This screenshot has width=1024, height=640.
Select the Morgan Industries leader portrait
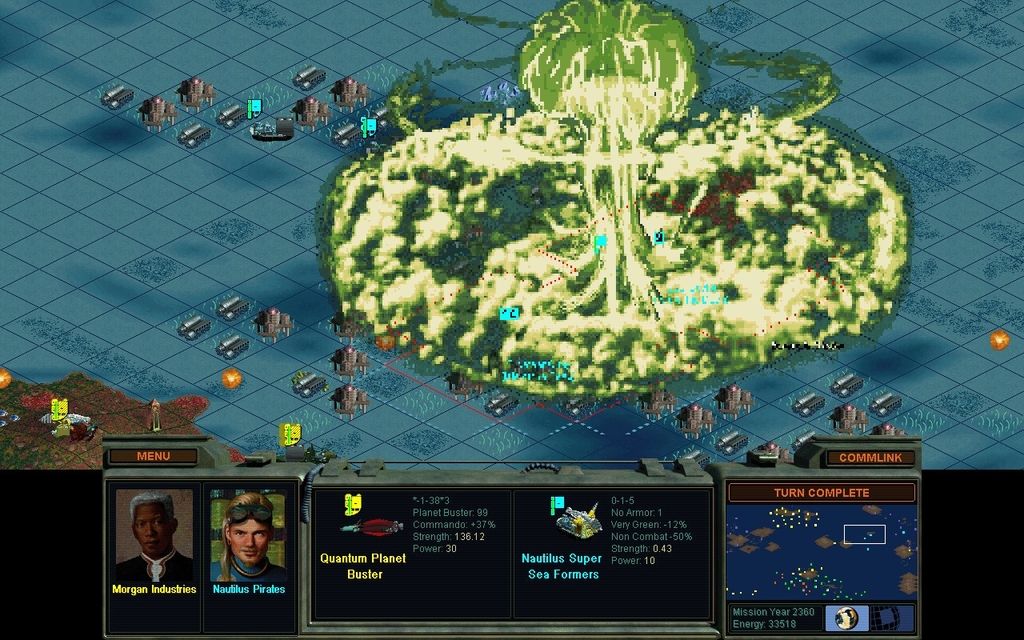tap(154, 535)
